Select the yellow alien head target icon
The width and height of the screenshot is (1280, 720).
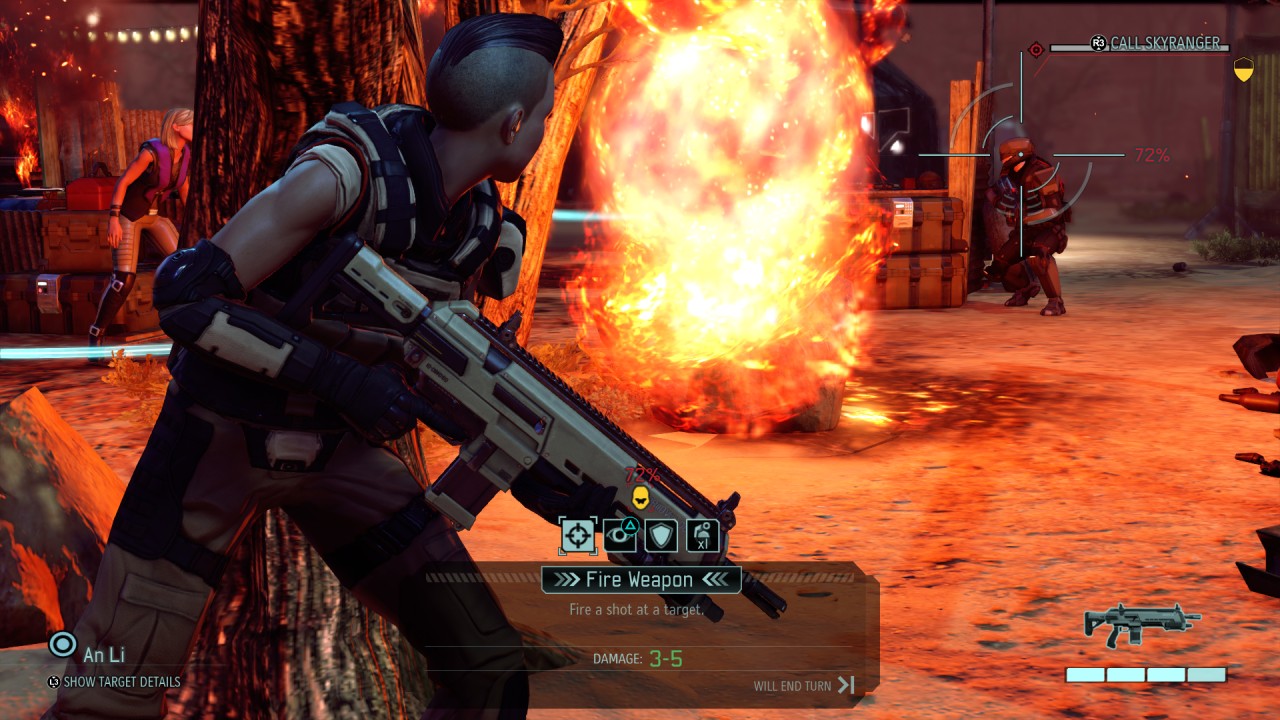click(x=640, y=497)
